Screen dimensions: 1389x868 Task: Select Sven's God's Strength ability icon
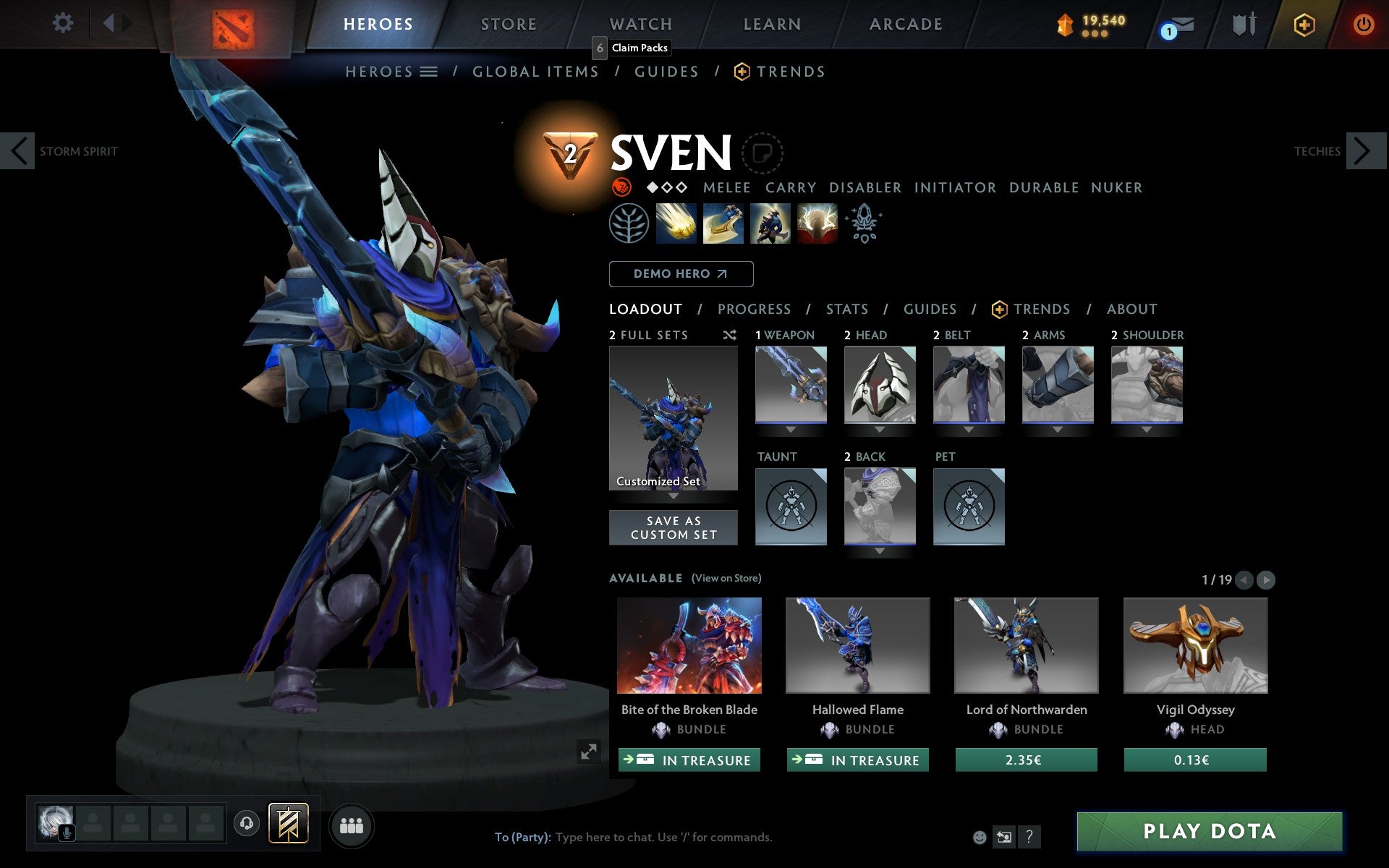817,224
